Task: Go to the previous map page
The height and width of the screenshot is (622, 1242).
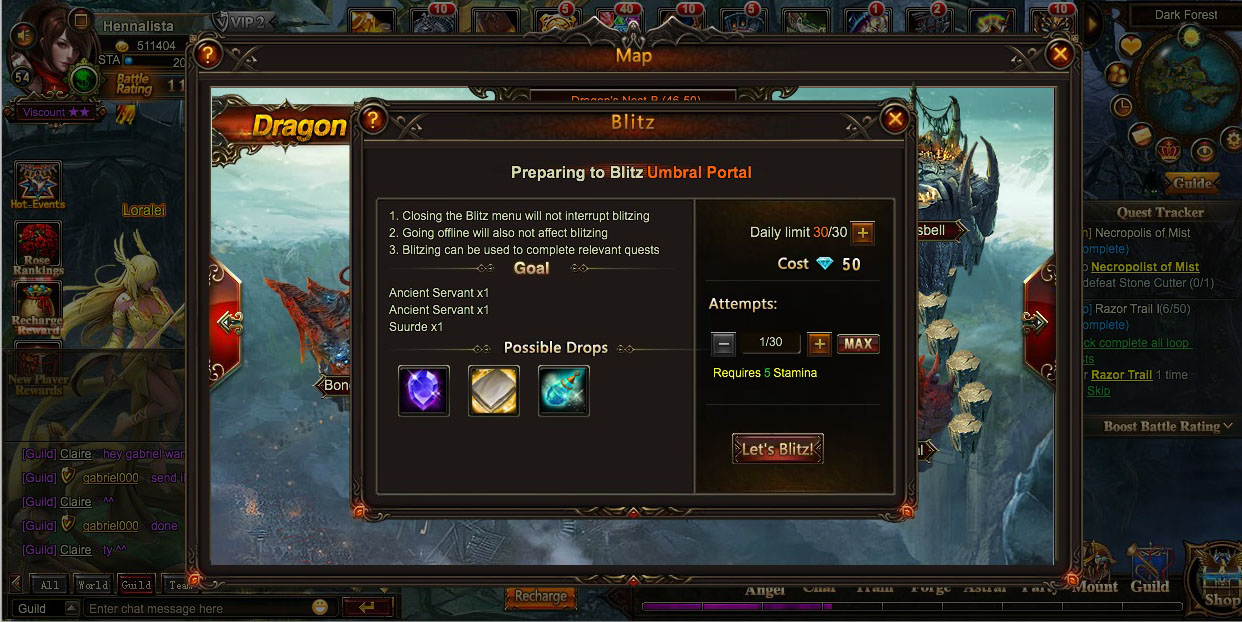Action: click(227, 321)
